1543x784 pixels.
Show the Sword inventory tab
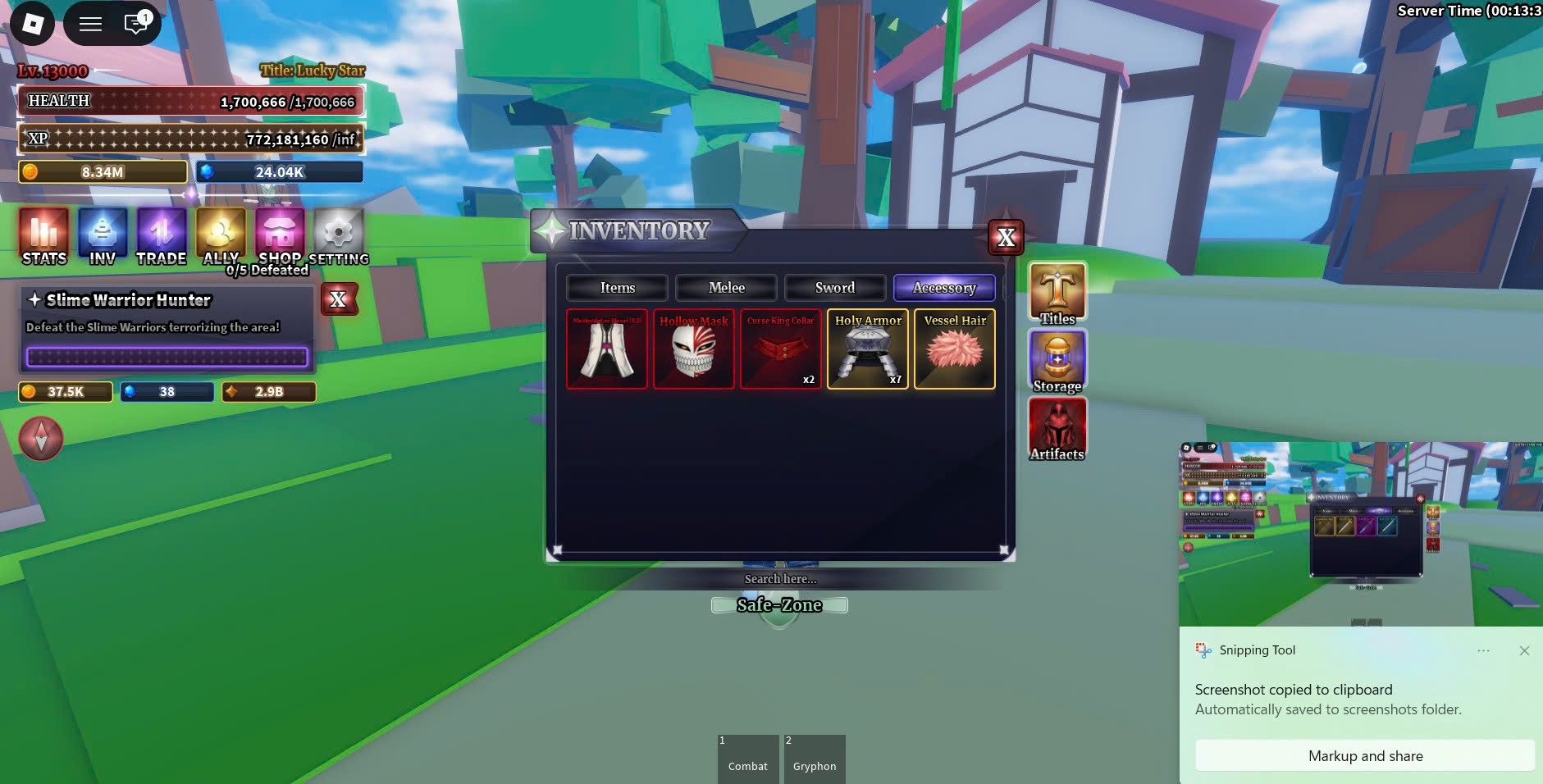tap(834, 288)
